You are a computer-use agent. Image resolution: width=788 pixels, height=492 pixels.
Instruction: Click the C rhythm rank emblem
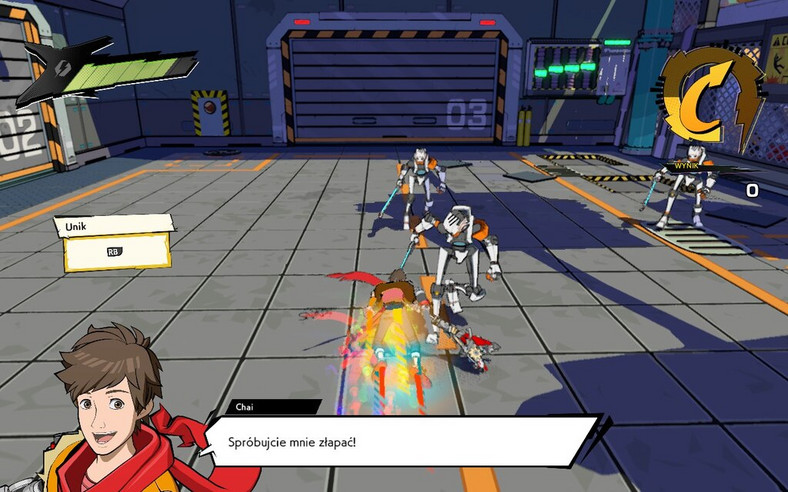[712, 97]
